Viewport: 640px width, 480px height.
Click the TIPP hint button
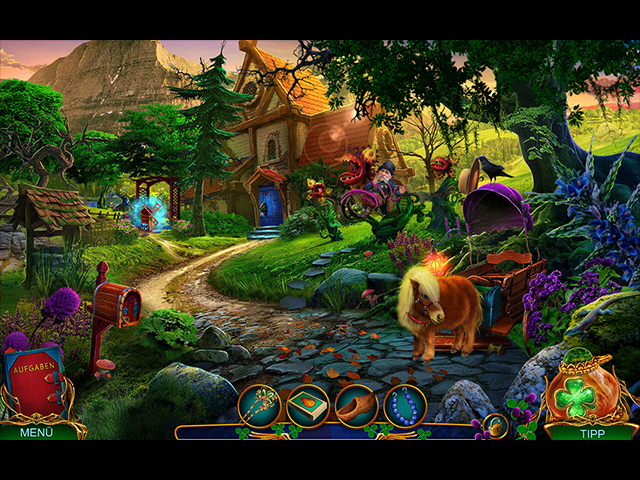592,432
